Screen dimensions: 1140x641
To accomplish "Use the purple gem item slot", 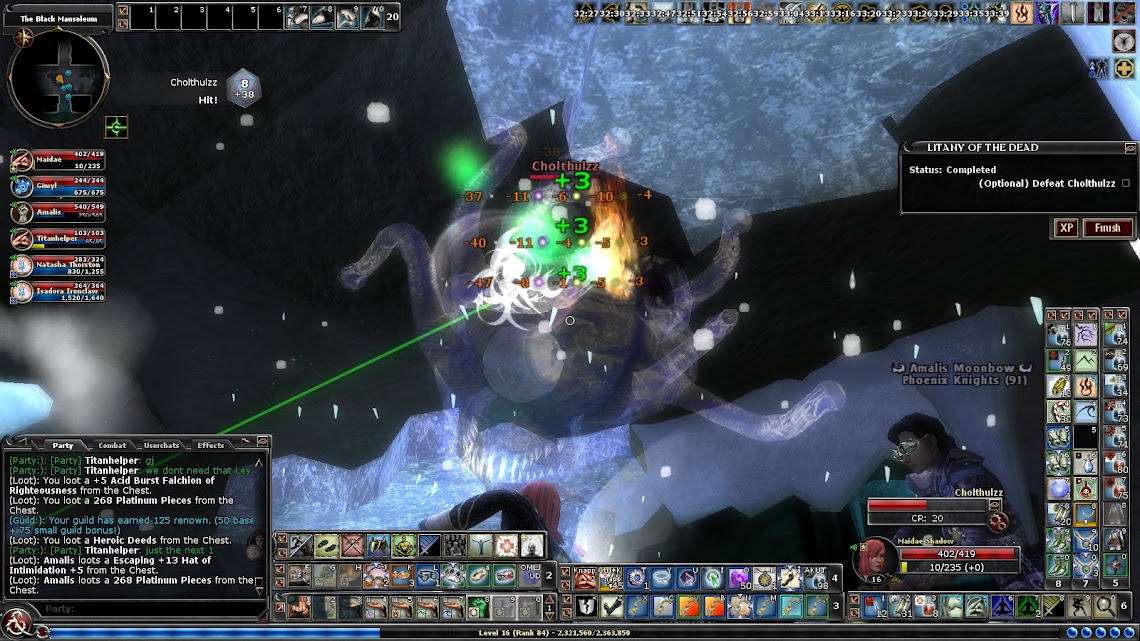I will point(738,577).
